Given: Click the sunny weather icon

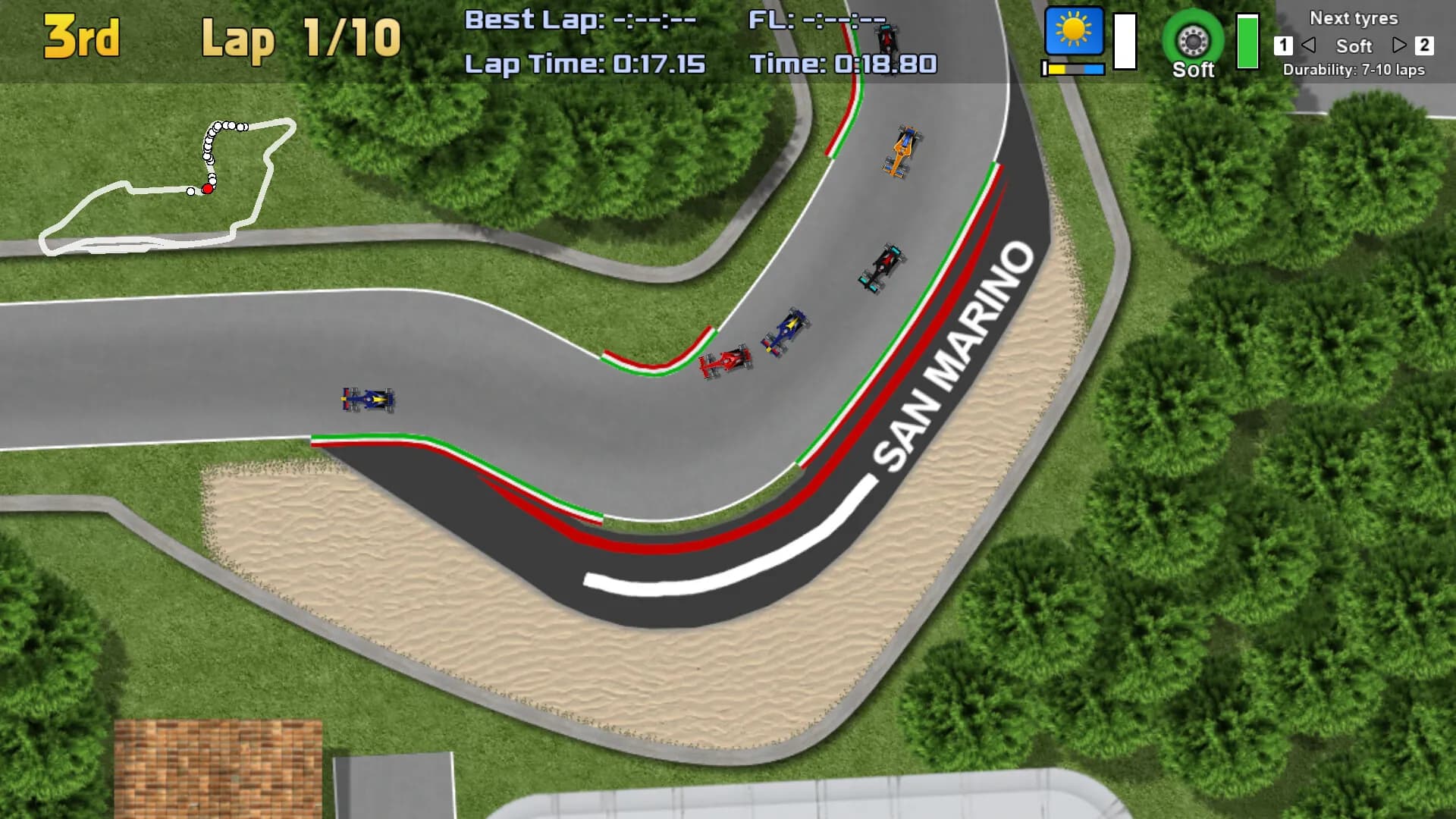Looking at the screenshot, I should click(1074, 32).
